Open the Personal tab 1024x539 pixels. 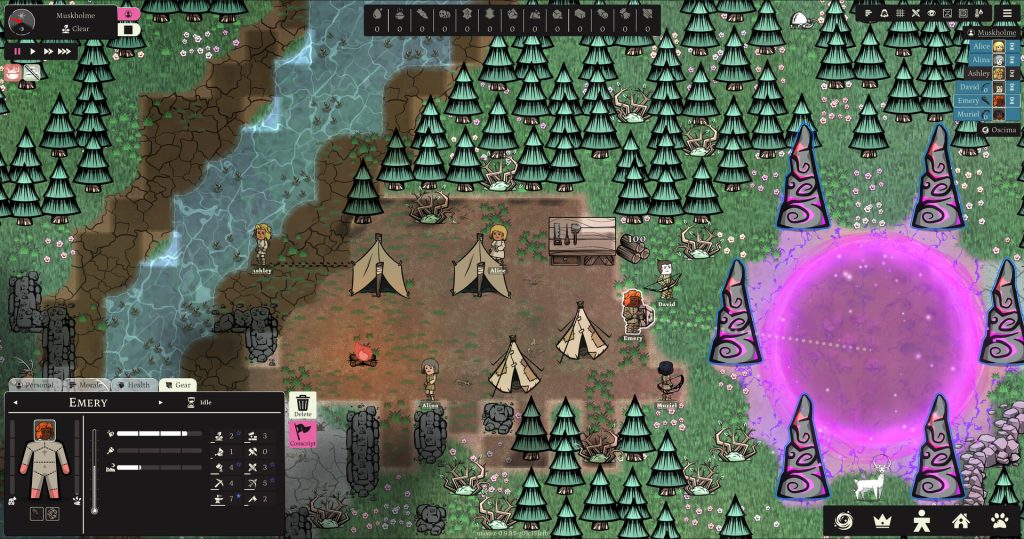(x=35, y=385)
